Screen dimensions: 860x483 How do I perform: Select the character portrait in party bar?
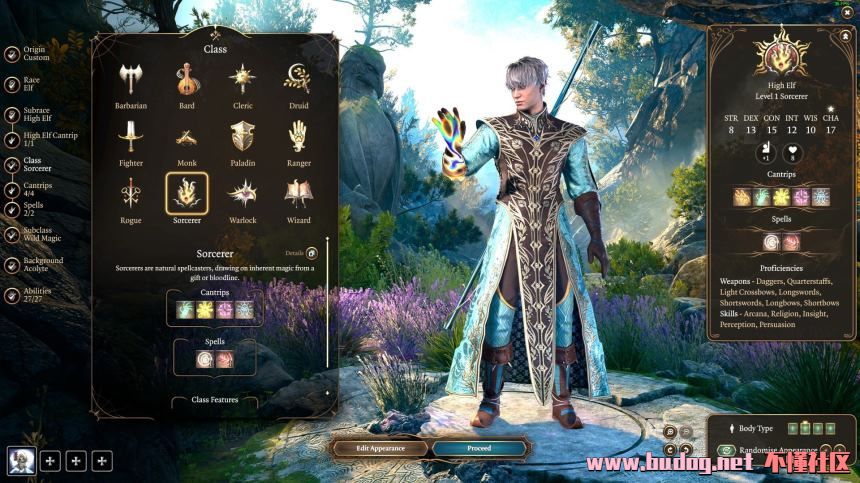click(x=21, y=460)
